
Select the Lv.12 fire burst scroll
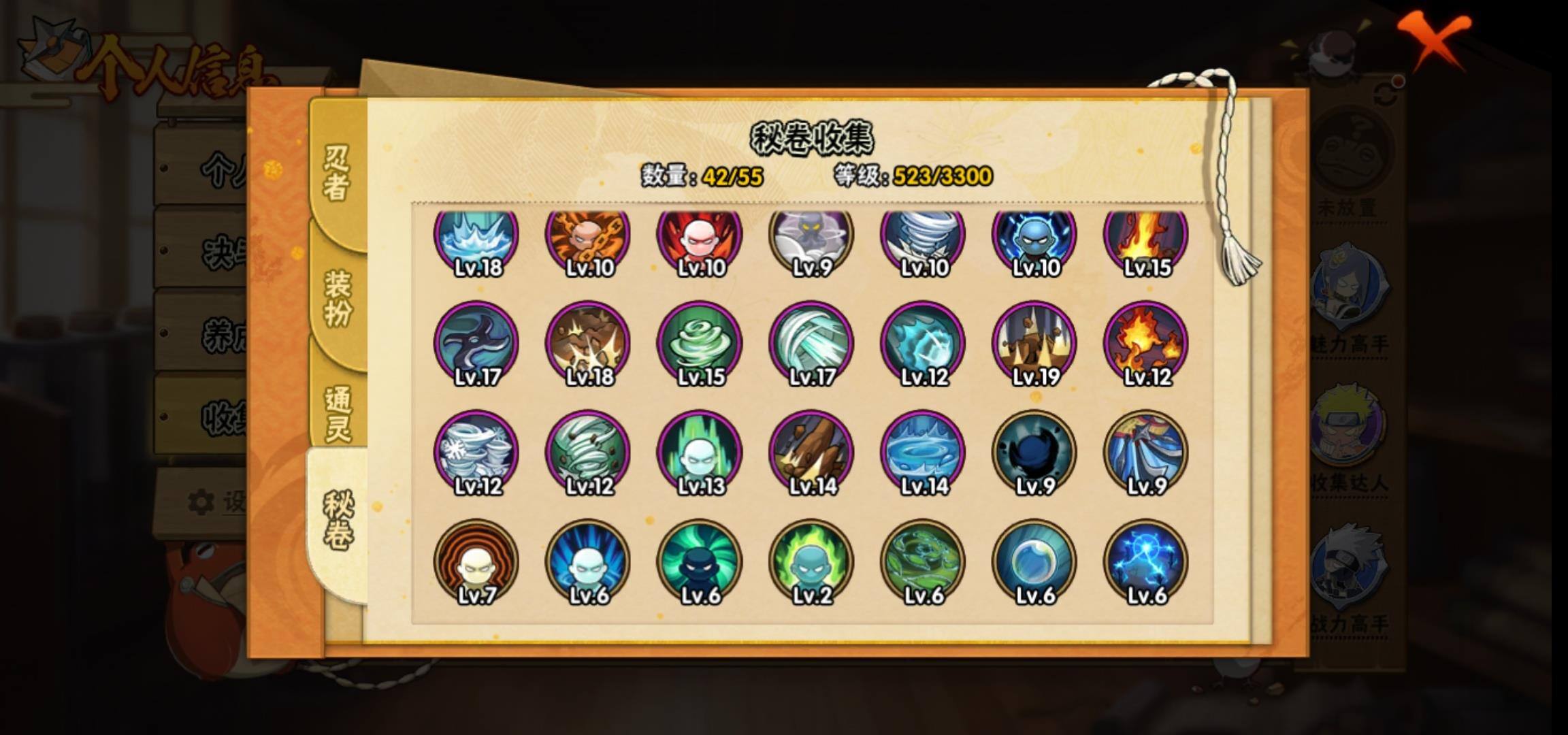point(1146,344)
